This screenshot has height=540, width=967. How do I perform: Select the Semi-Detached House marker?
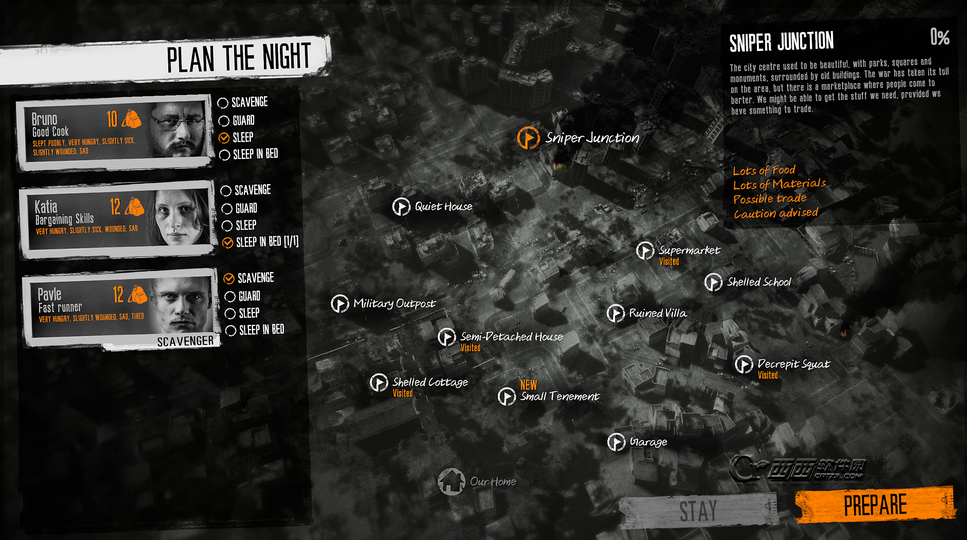click(447, 337)
